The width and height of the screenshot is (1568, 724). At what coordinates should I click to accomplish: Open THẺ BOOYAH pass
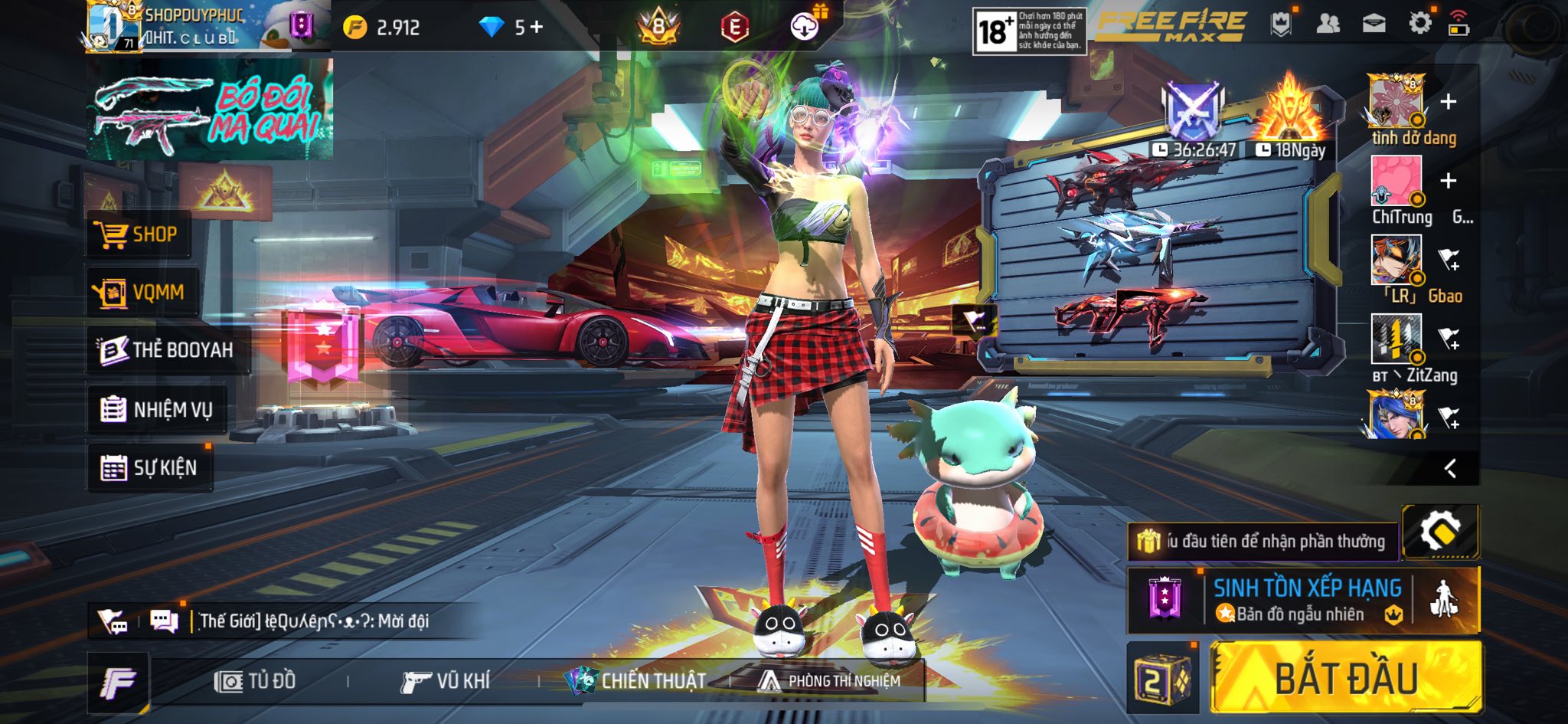point(167,350)
